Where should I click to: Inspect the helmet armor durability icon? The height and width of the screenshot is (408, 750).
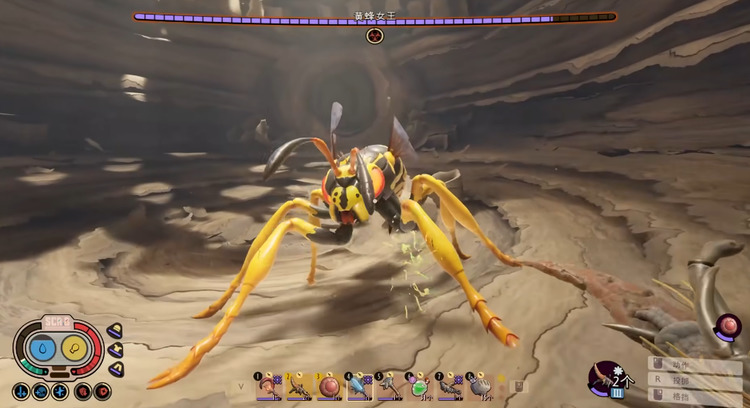tap(115, 330)
